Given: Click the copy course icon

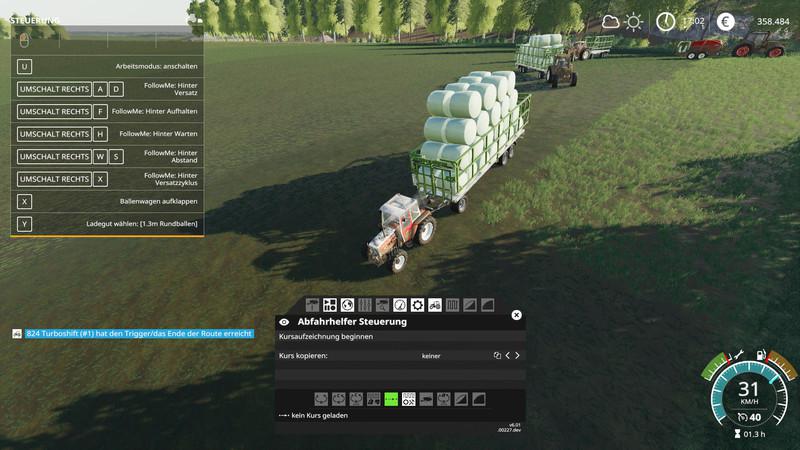Looking at the screenshot, I should pos(497,355).
